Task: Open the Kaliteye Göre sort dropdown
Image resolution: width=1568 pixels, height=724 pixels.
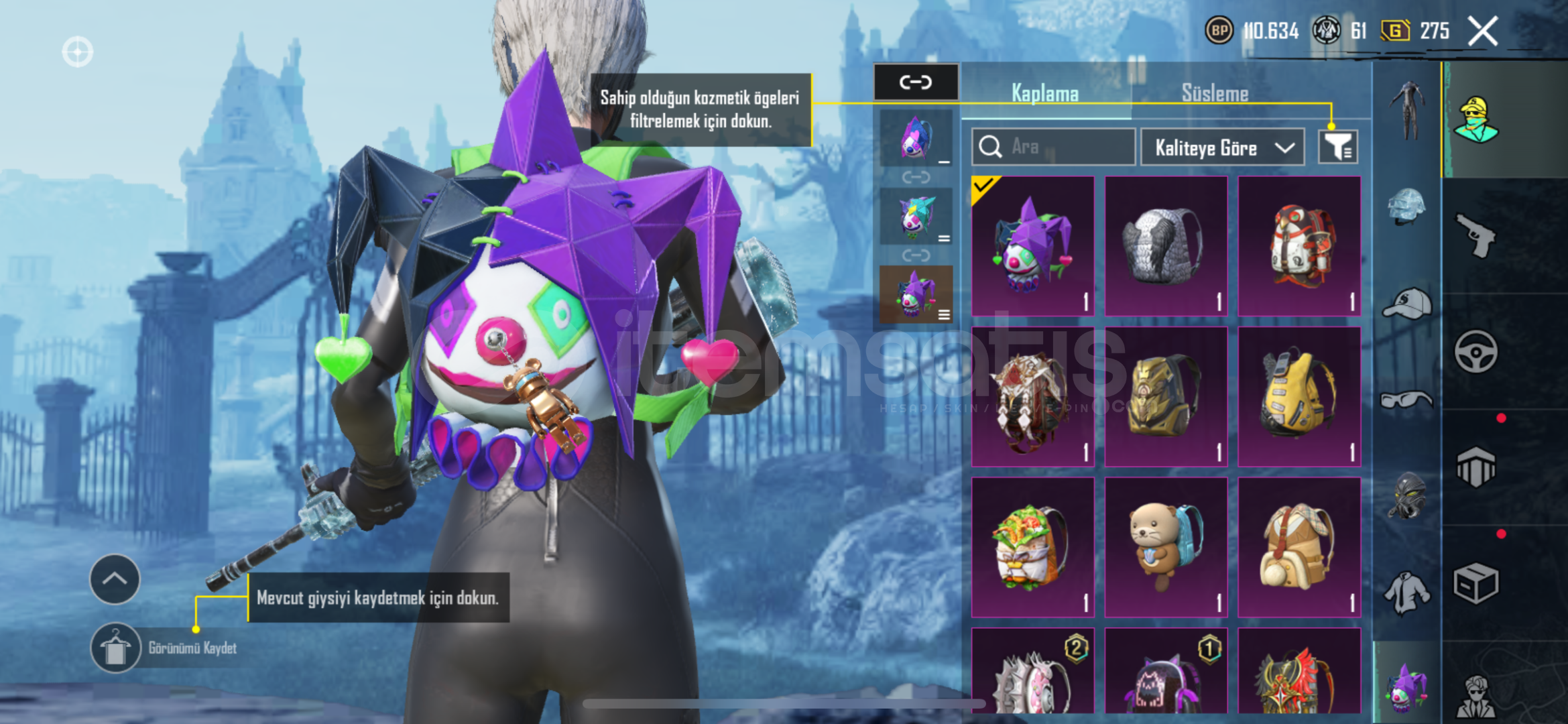Action: point(1223,147)
